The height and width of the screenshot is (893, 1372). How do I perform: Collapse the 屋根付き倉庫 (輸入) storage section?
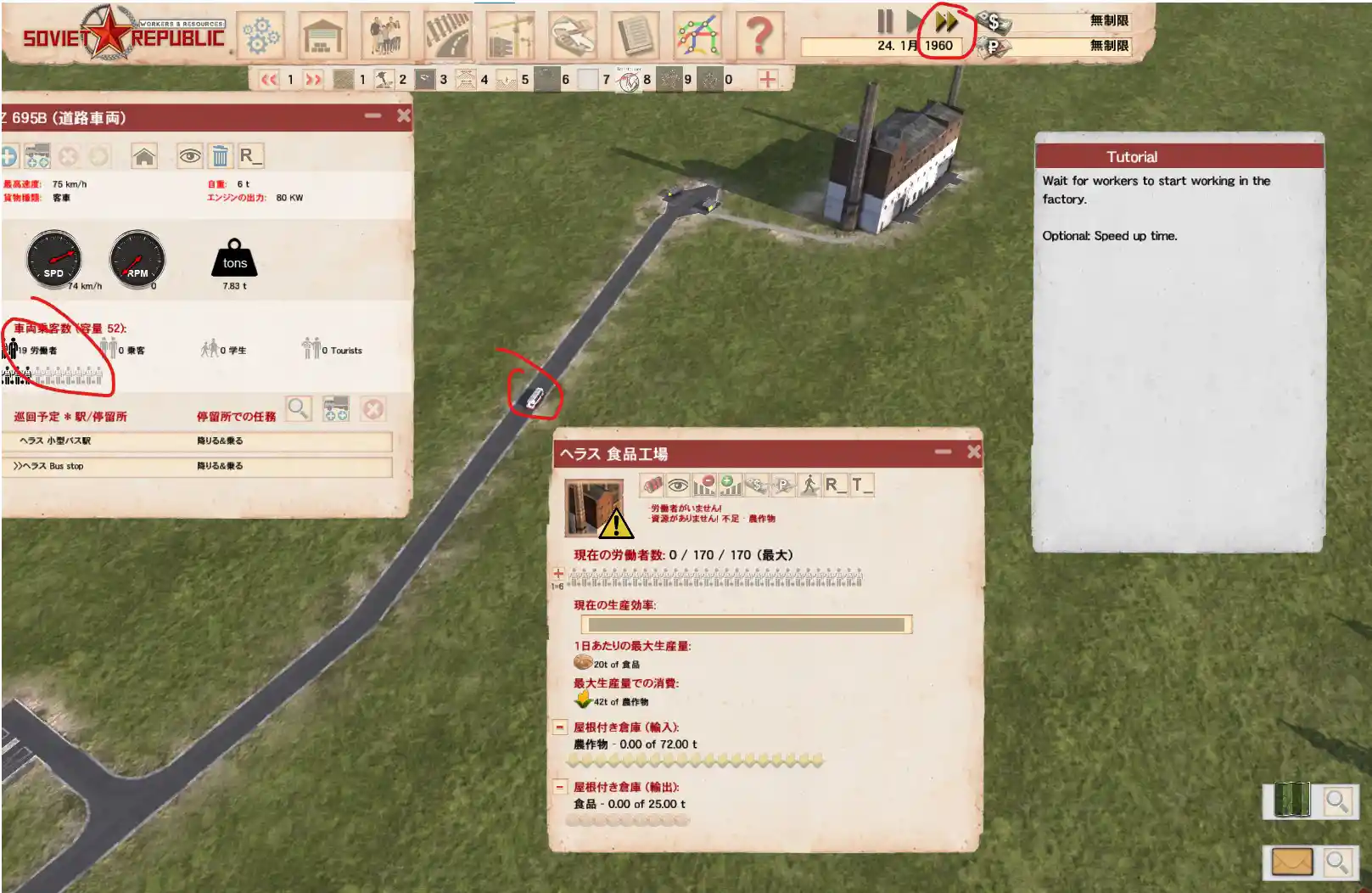pyautogui.click(x=560, y=727)
